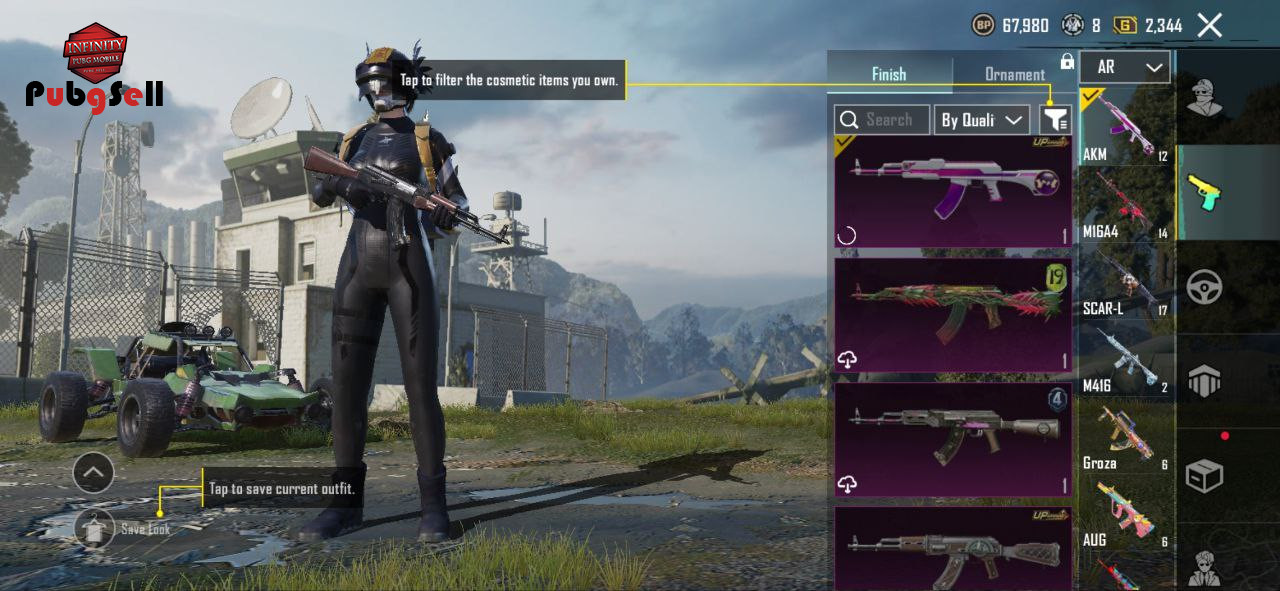Select the pink and white AKM skin
Image resolution: width=1280 pixels, height=591 pixels.
click(953, 191)
